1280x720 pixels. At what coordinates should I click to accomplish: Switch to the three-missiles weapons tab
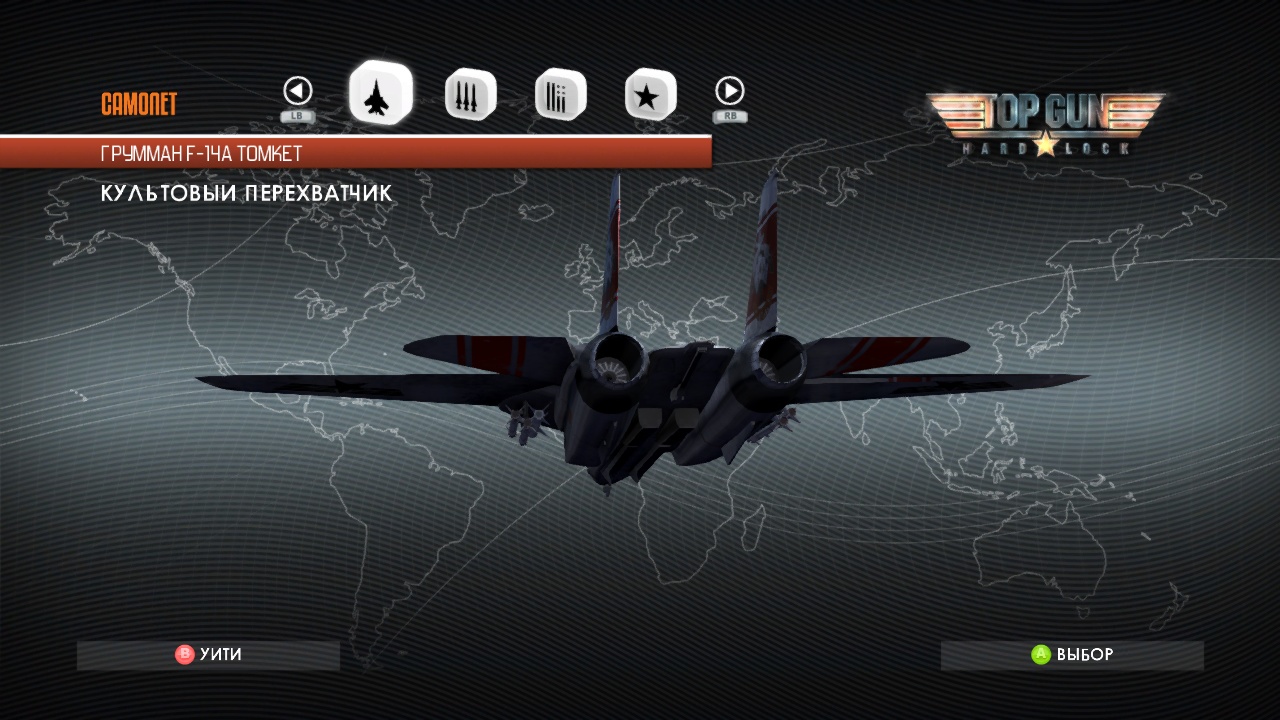469,95
